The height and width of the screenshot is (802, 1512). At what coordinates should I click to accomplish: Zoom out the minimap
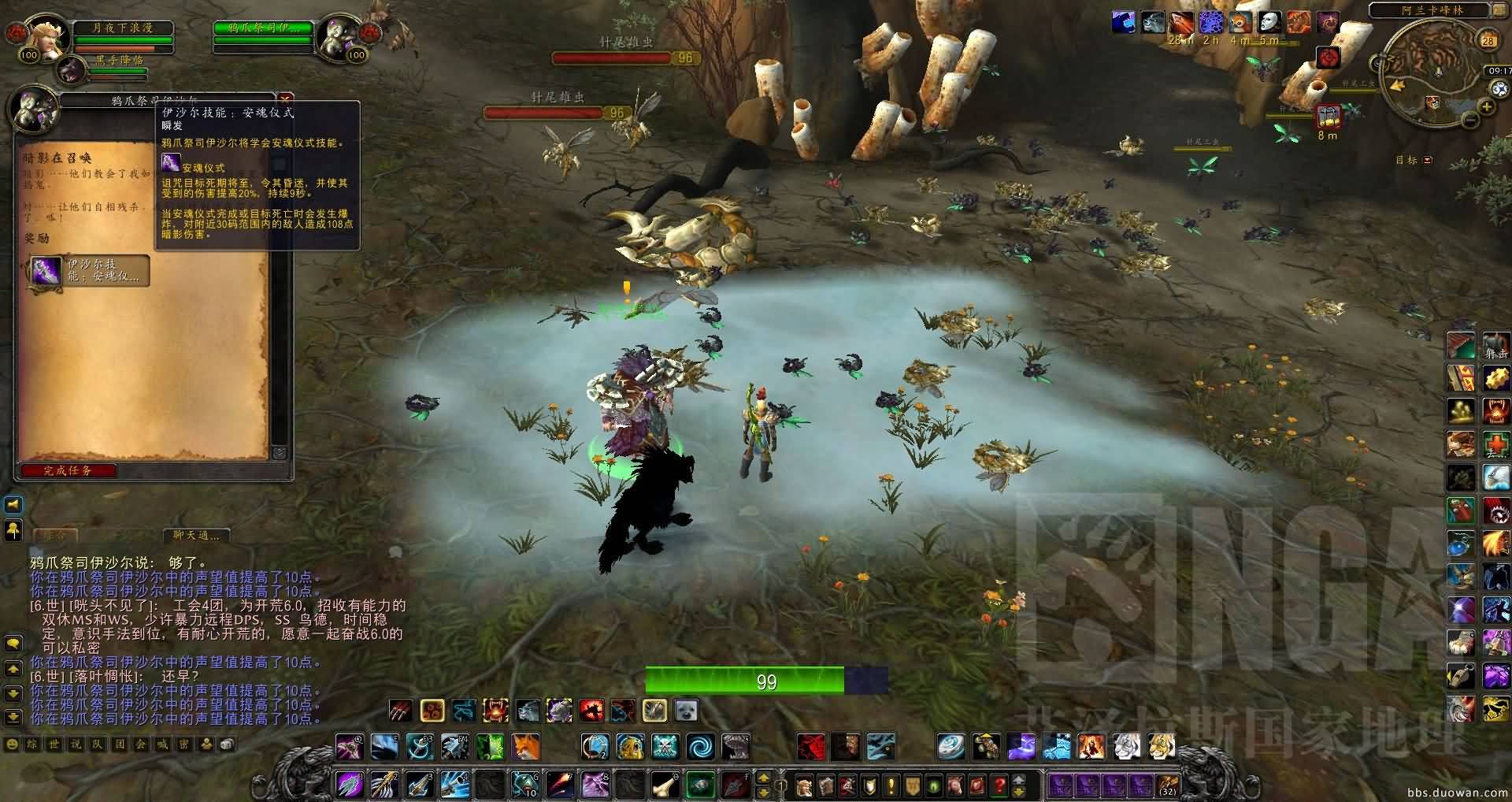coord(1469,120)
